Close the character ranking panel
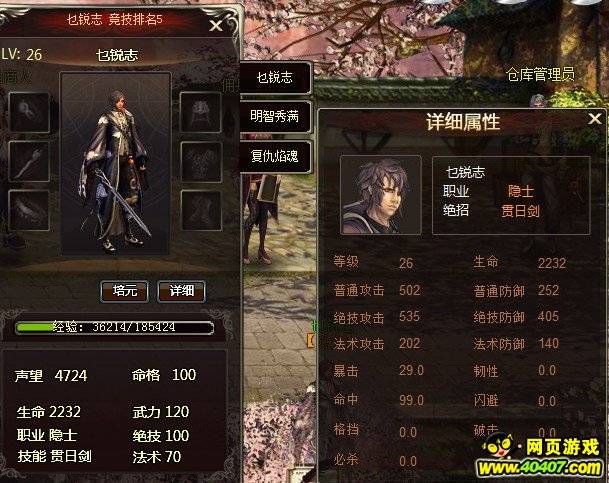 215,27
